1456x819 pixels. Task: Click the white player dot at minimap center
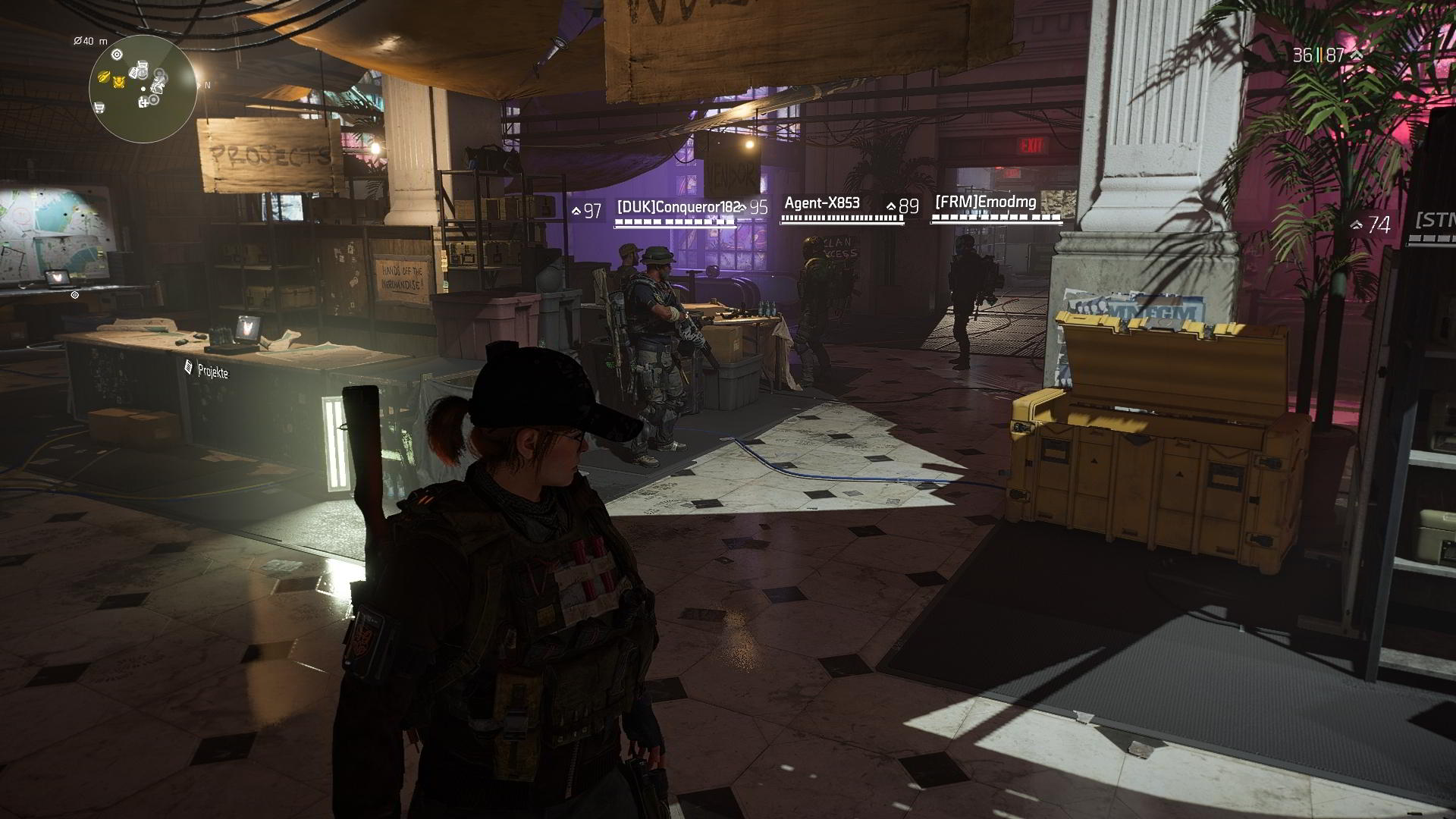coord(143,88)
